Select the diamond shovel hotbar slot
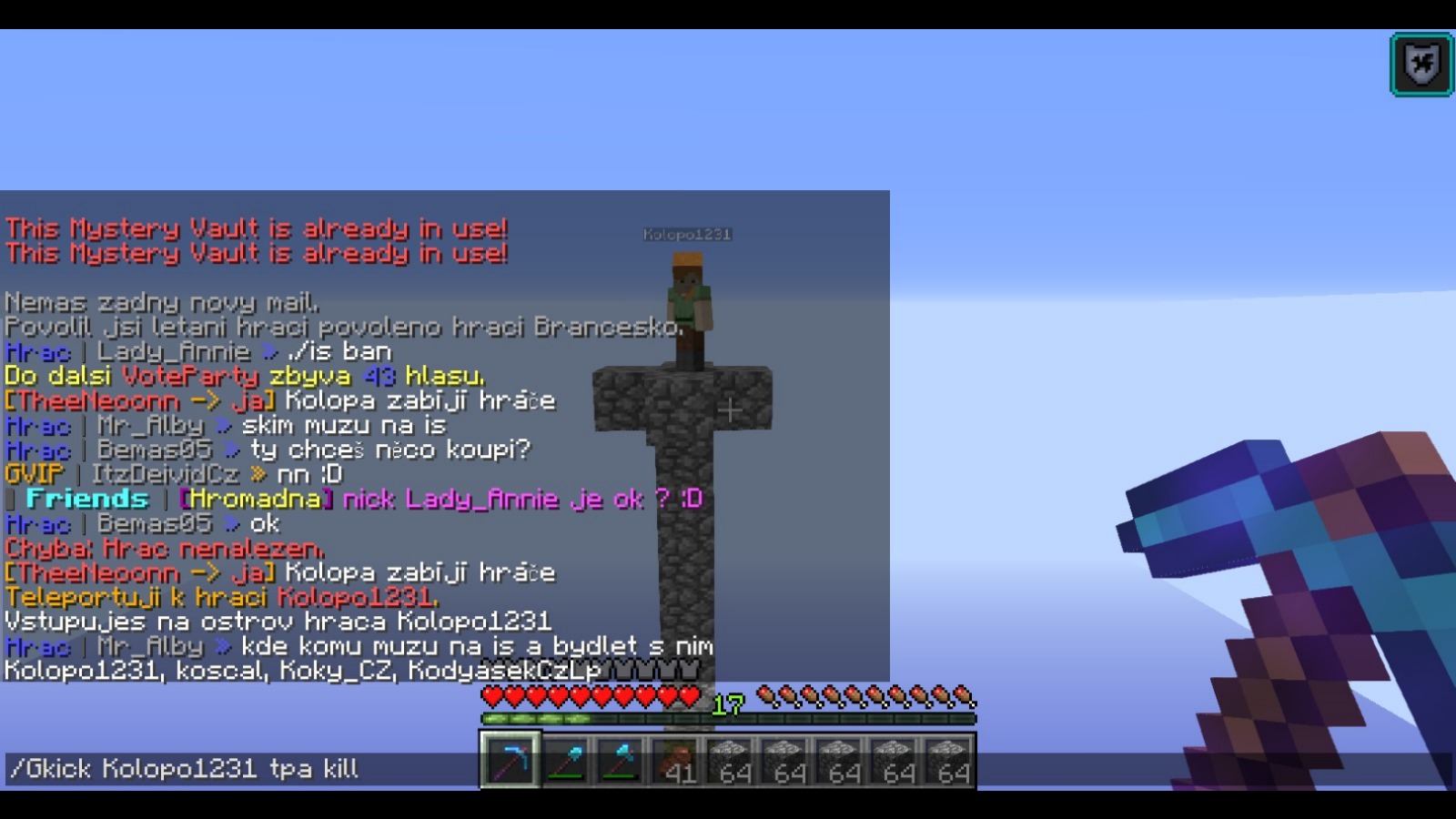This screenshot has height=819, width=1456. point(566,761)
